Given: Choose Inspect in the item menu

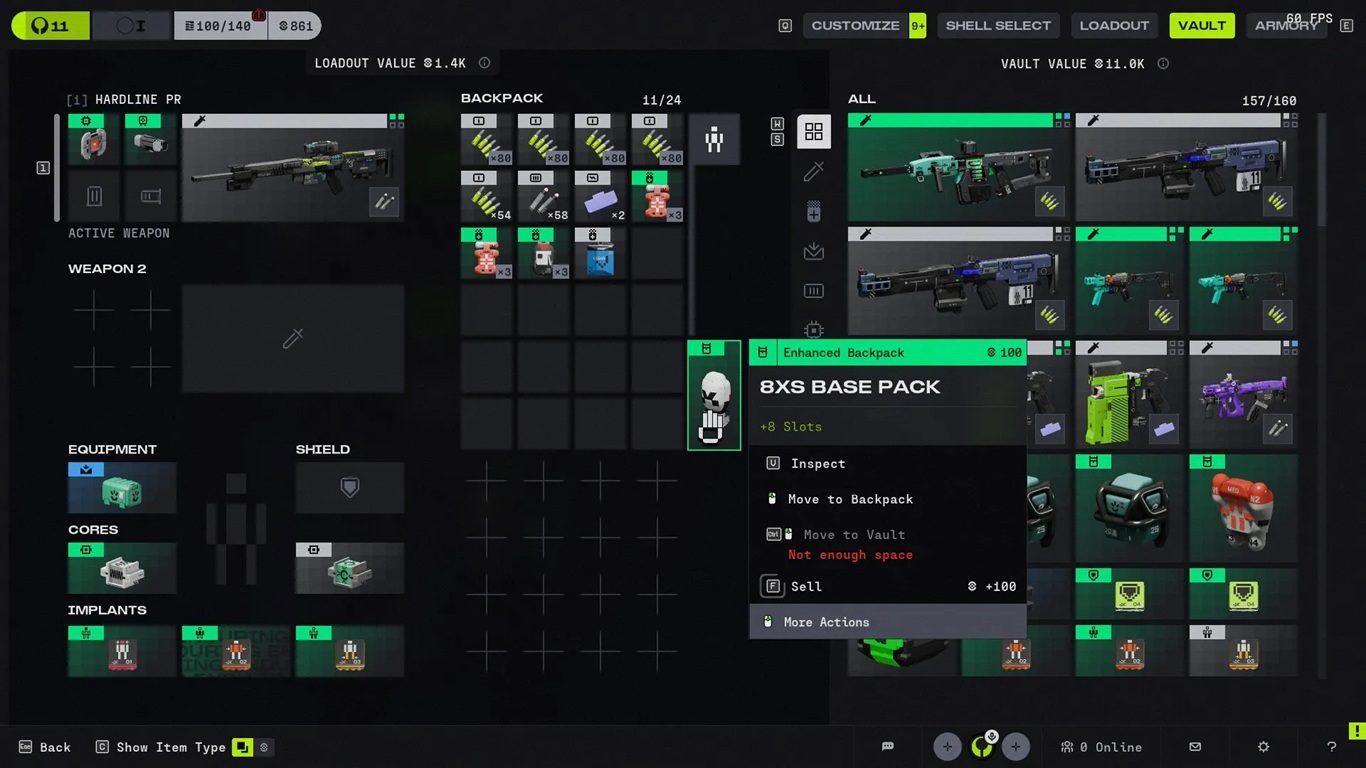Looking at the screenshot, I should pyautogui.click(x=818, y=464).
